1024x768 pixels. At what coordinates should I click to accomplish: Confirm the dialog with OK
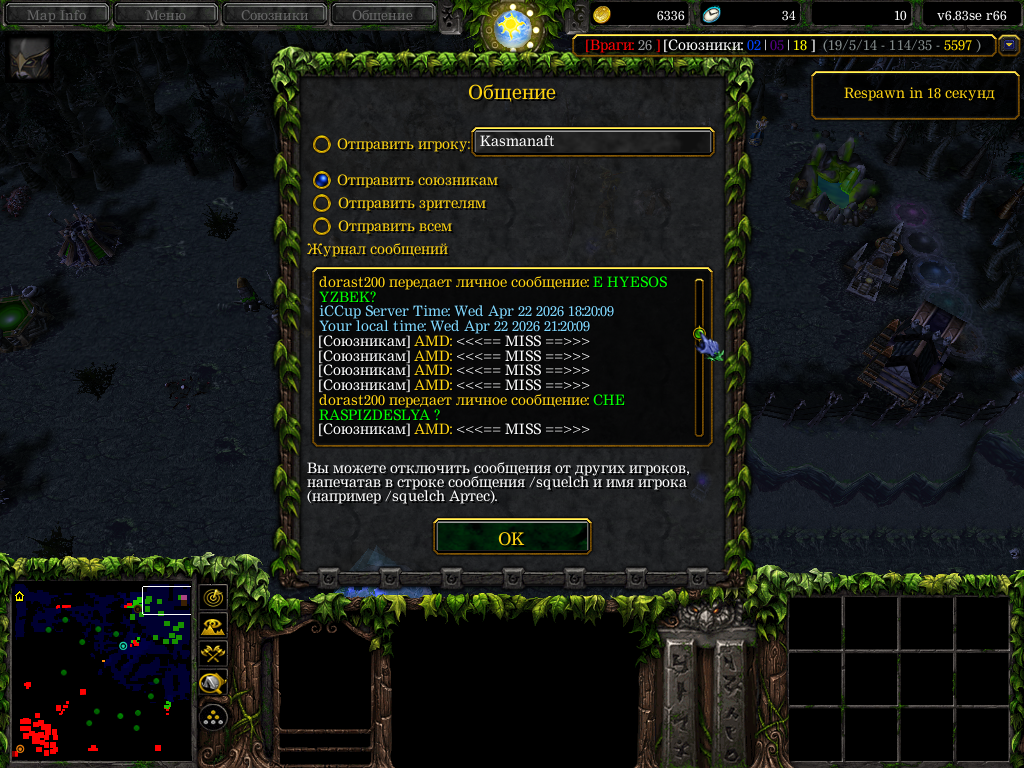[x=511, y=538]
